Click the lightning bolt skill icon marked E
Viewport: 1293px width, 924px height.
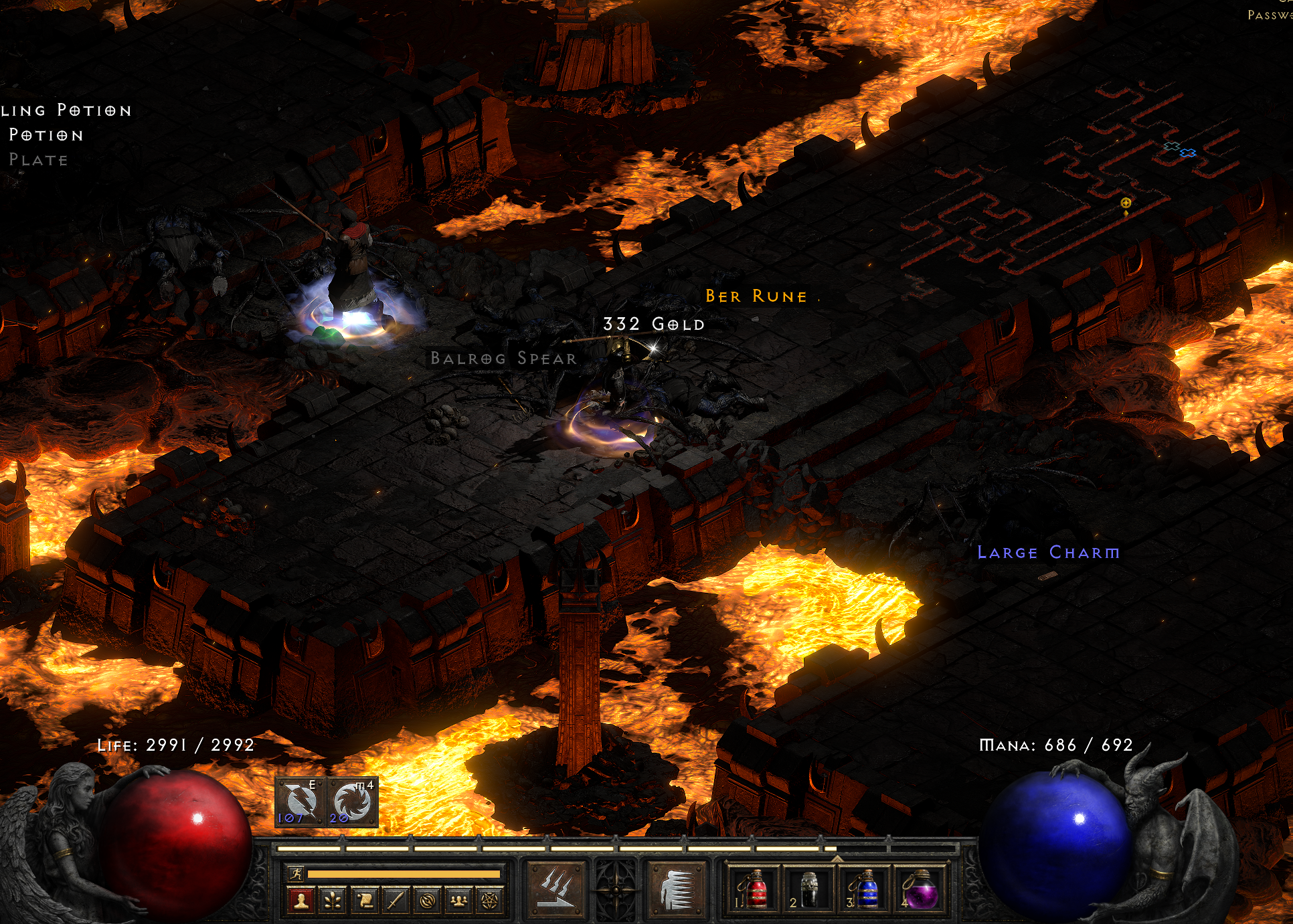298,802
